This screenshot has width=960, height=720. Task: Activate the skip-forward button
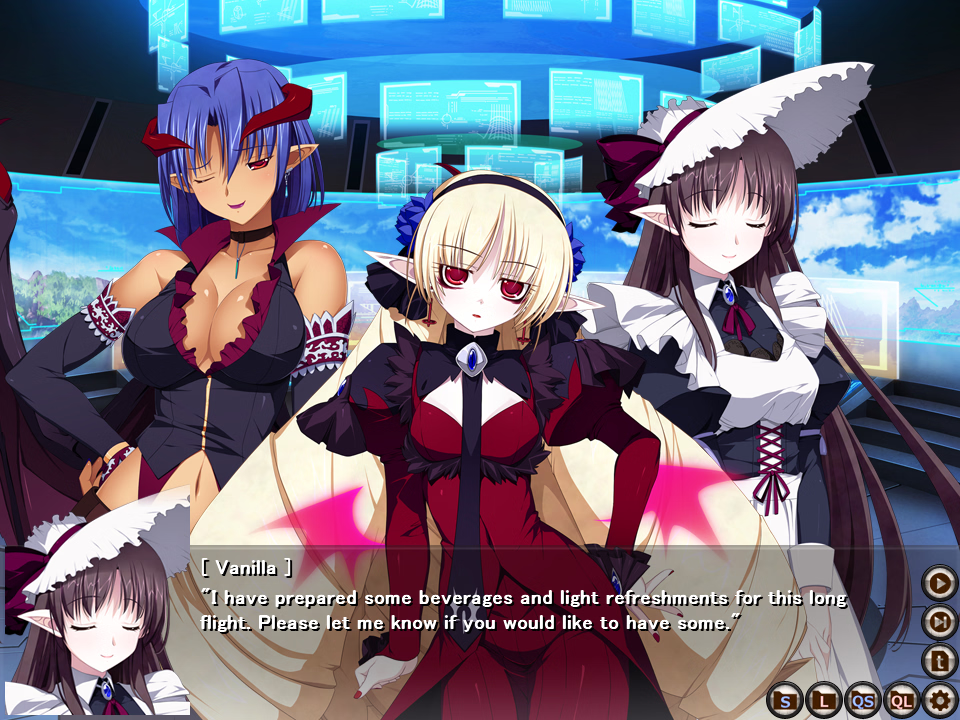tap(939, 621)
